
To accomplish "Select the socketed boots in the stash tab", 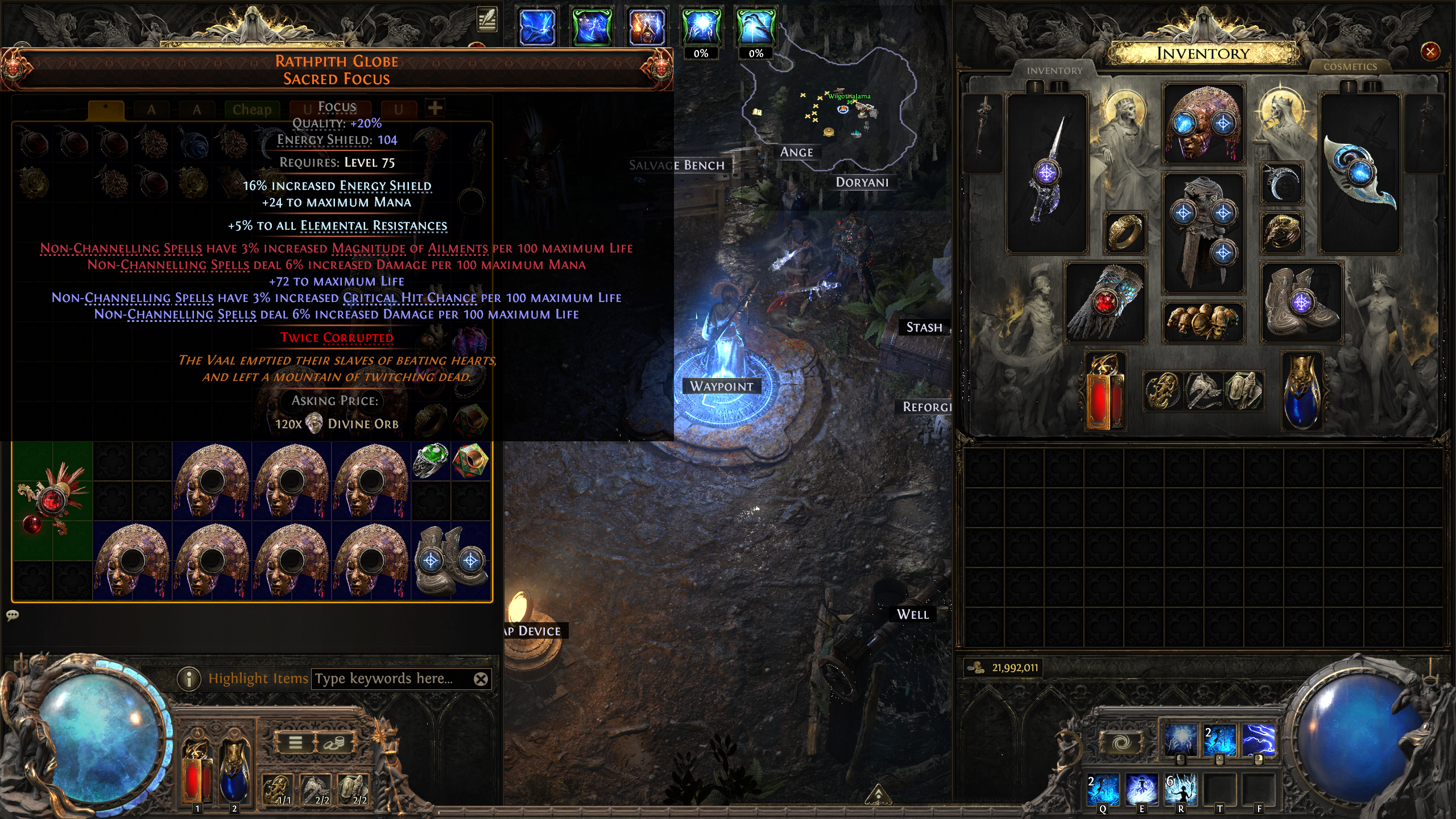I will pyautogui.click(x=450, y=560).
